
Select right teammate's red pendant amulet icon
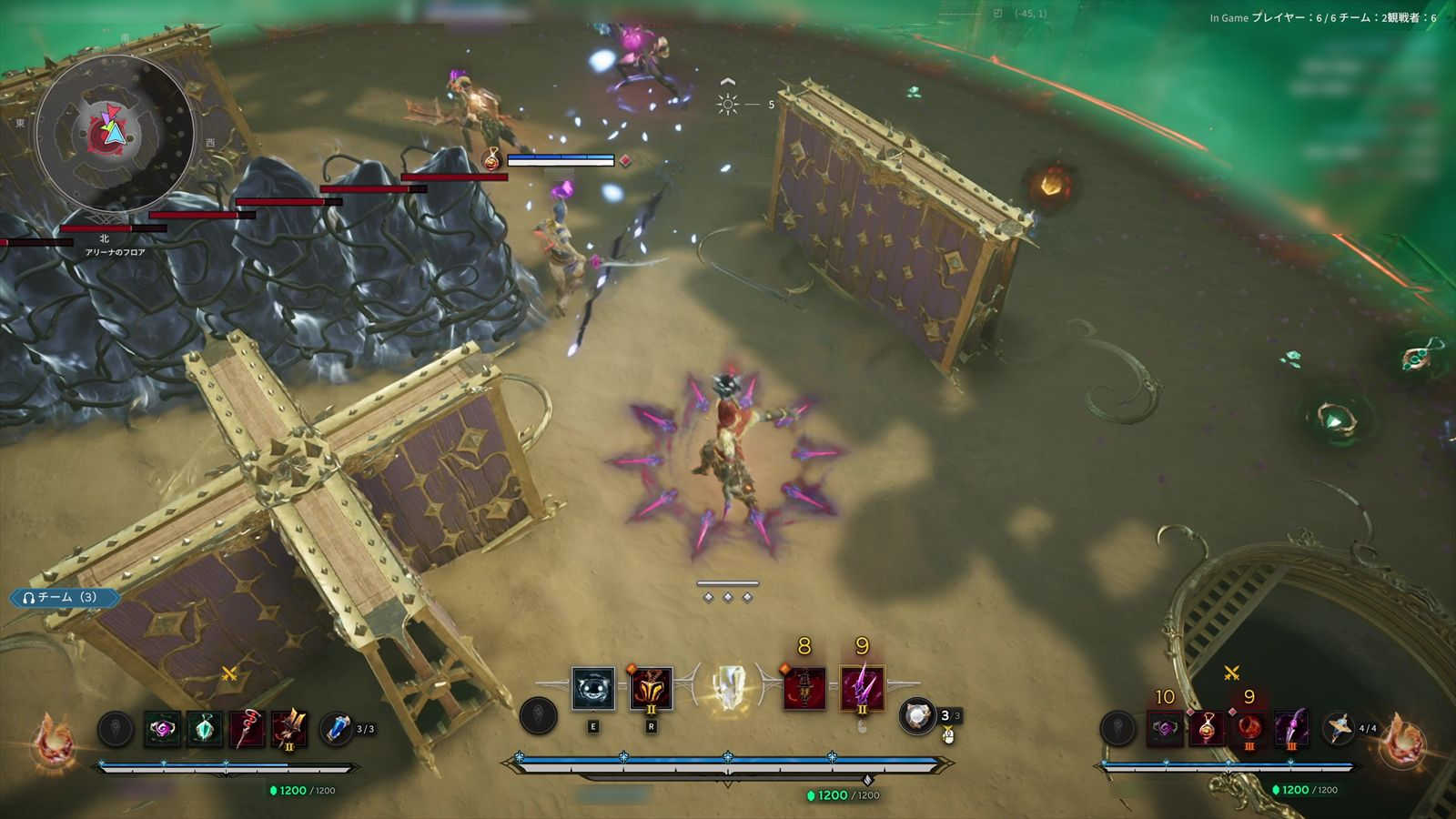[x=1207, y=728]
